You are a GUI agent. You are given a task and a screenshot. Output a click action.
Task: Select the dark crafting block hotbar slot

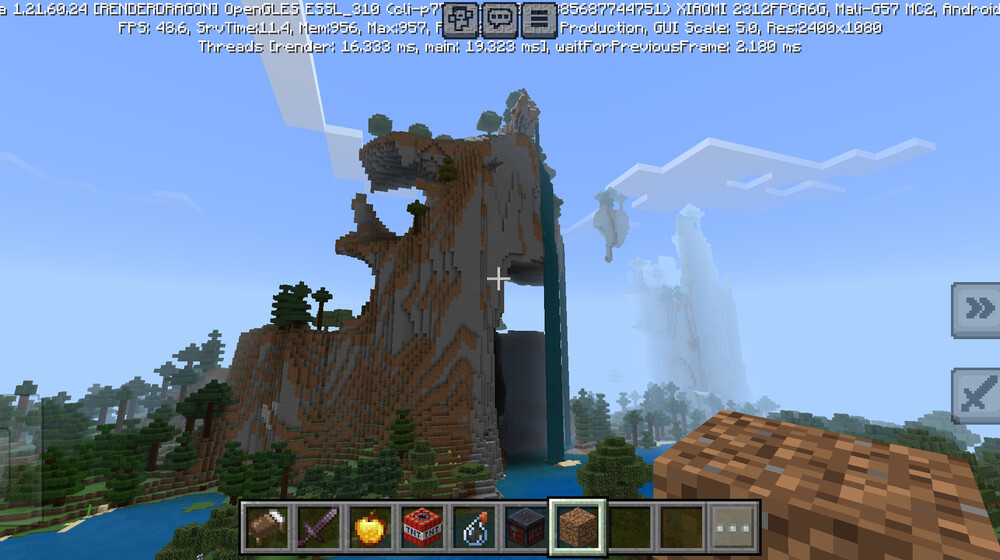click(x=526, y=526)
